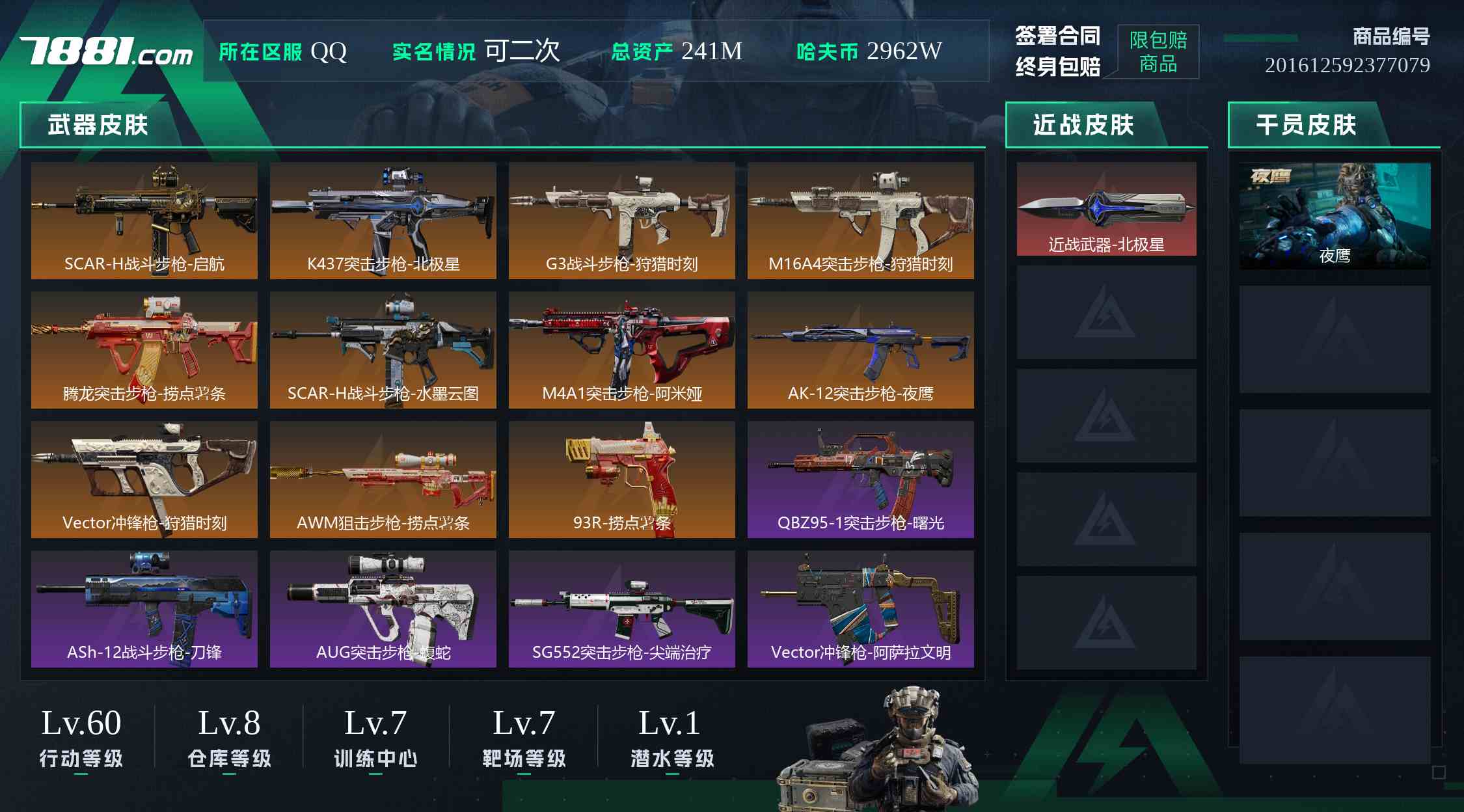
Task: Select the M4A1 阿米娅 skin tile
Action: coord(621,350)
